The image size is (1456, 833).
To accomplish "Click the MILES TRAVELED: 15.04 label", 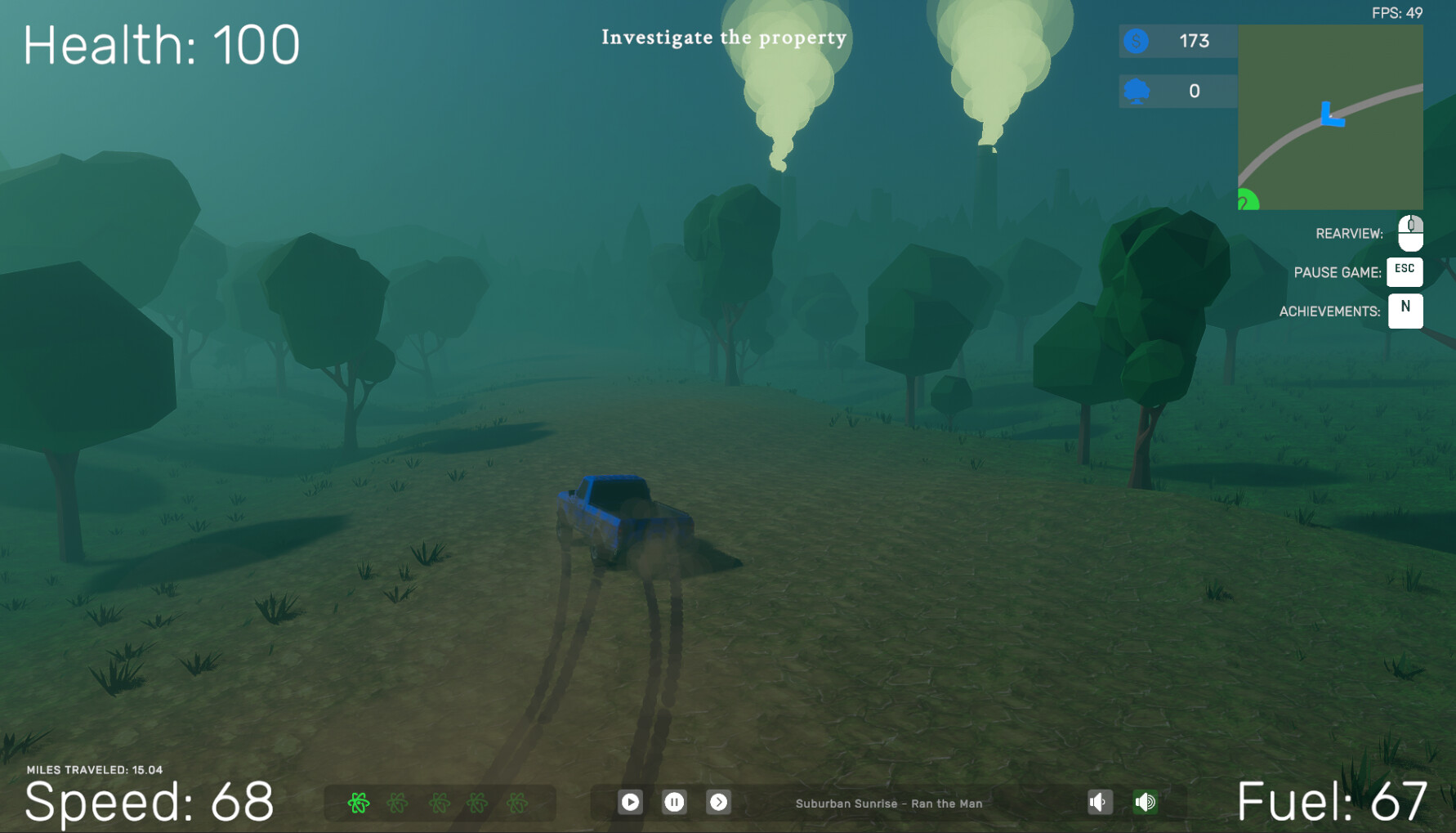I will click(94, 768).
